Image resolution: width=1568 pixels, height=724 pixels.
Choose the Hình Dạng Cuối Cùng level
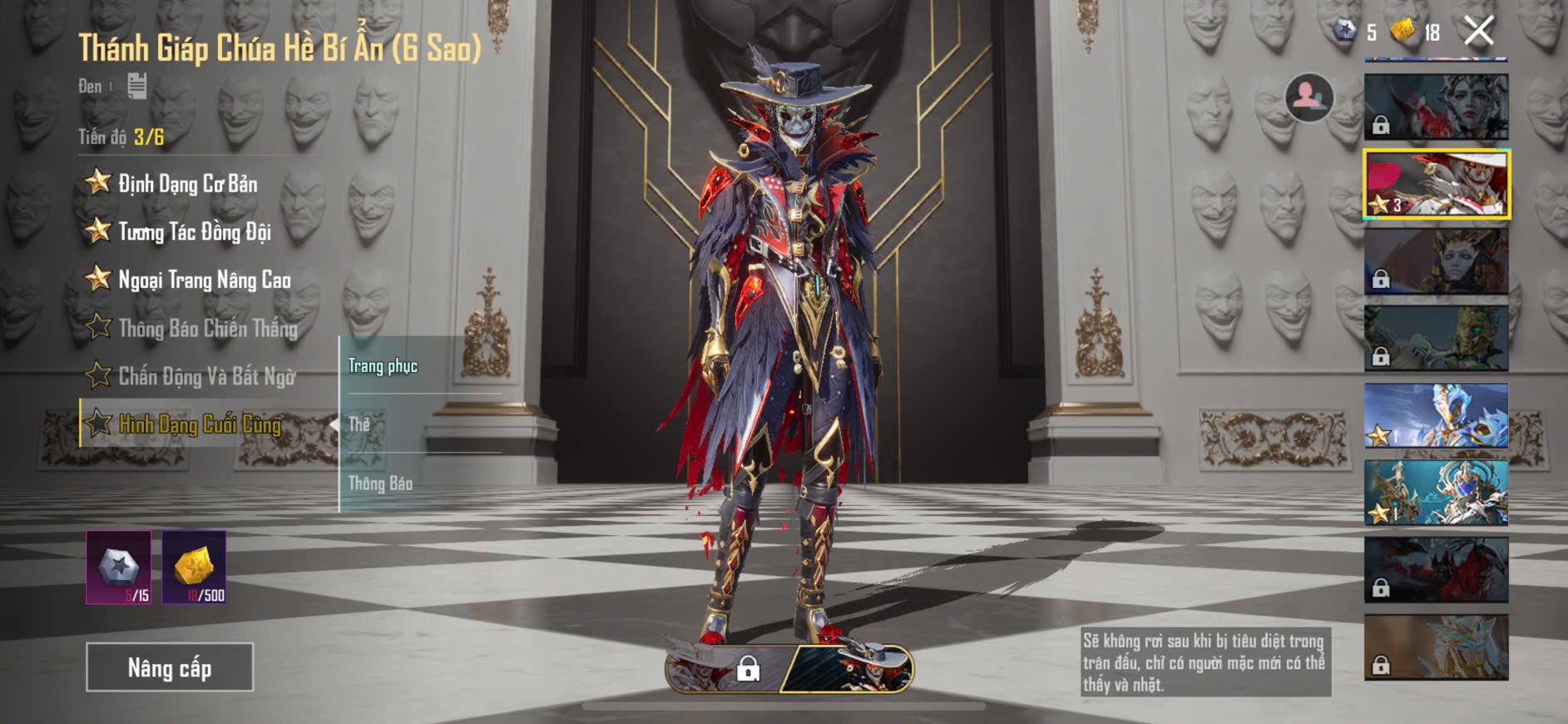(x=200, y=424)
